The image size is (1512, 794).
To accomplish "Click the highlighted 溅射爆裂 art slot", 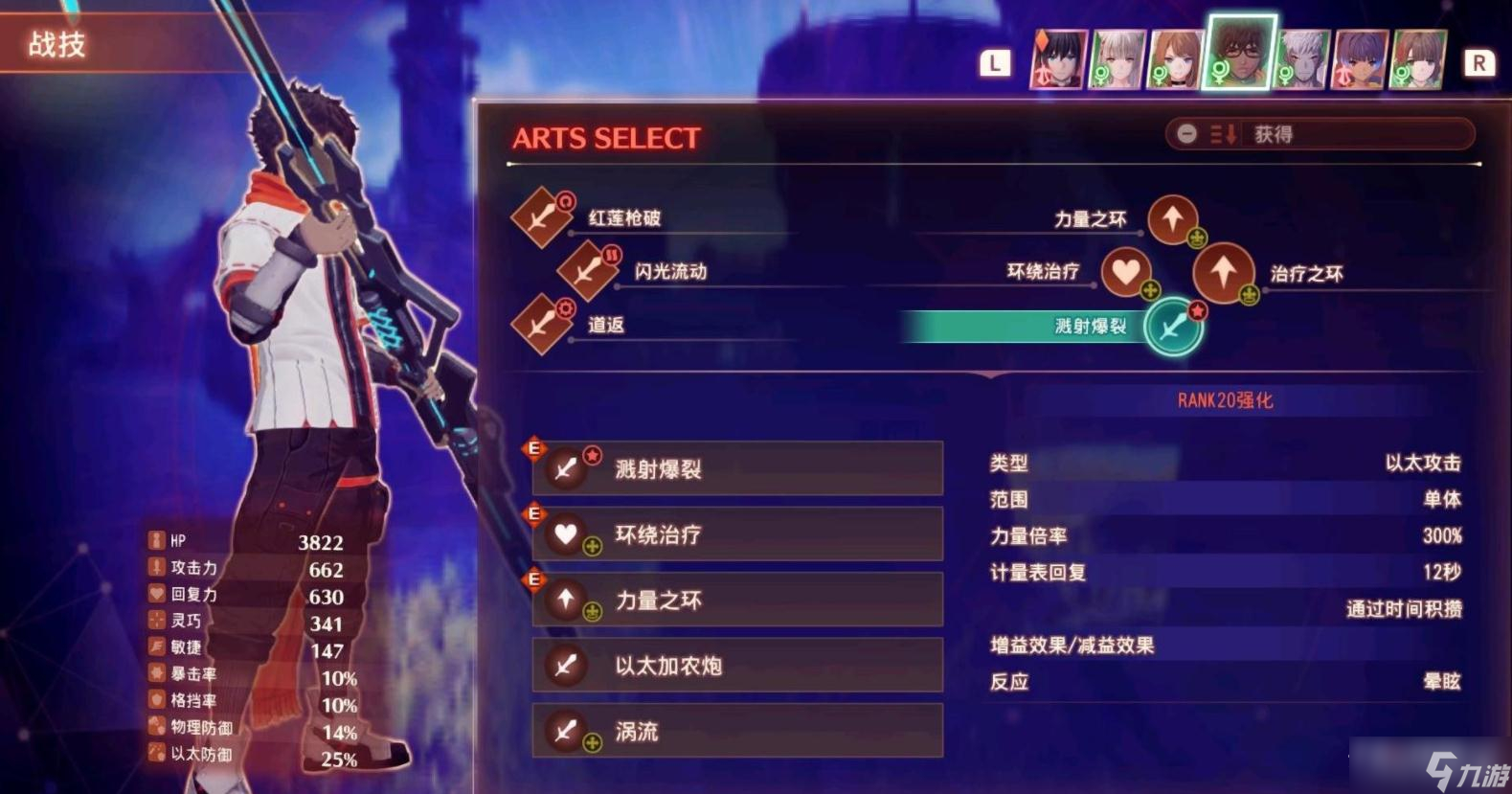I will click(1172, 327).
